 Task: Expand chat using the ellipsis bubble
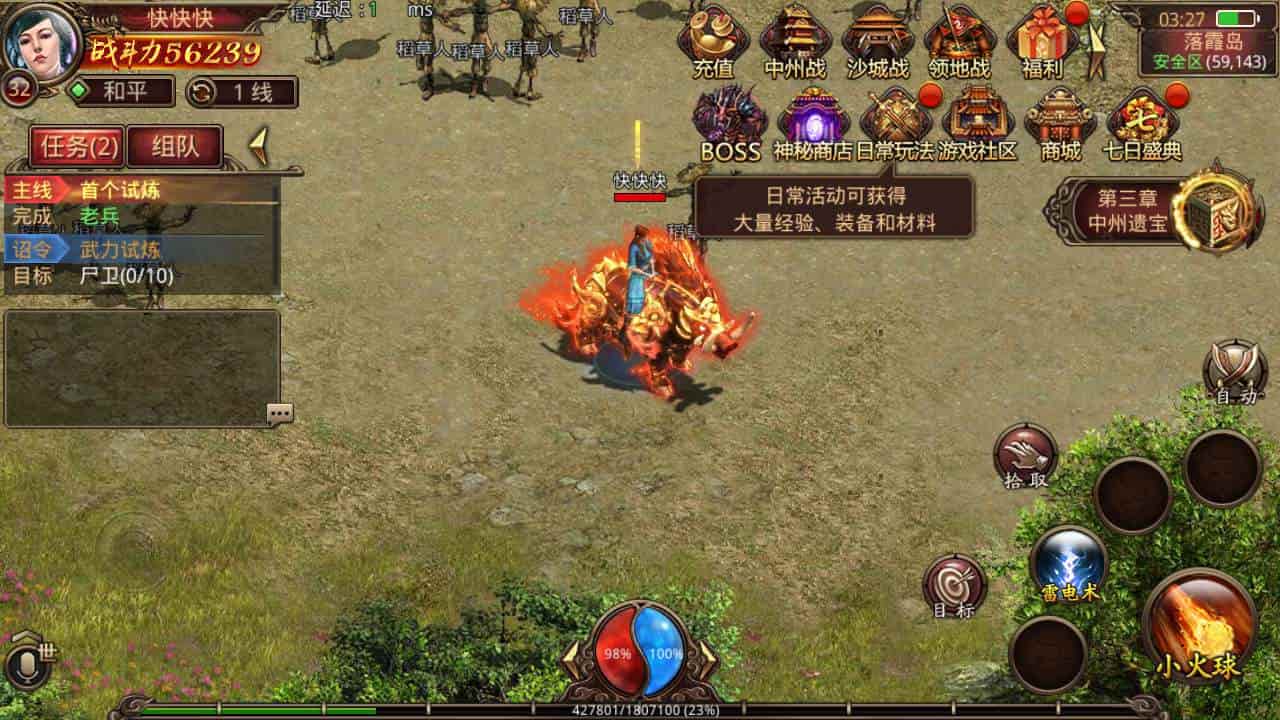coord(280,411)
